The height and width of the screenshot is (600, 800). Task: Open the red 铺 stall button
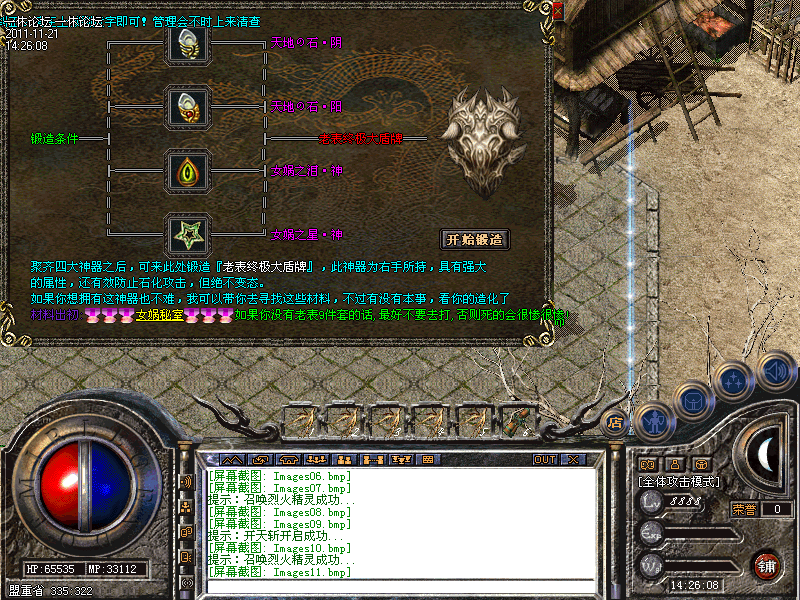pyautogui.click(x=766, y=565)
